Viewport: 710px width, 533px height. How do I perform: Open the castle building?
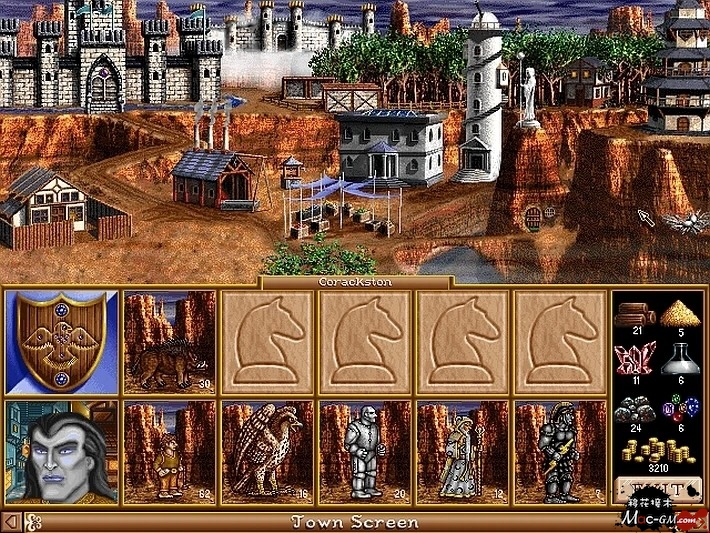pyautogui.click(x=100, y=60)
